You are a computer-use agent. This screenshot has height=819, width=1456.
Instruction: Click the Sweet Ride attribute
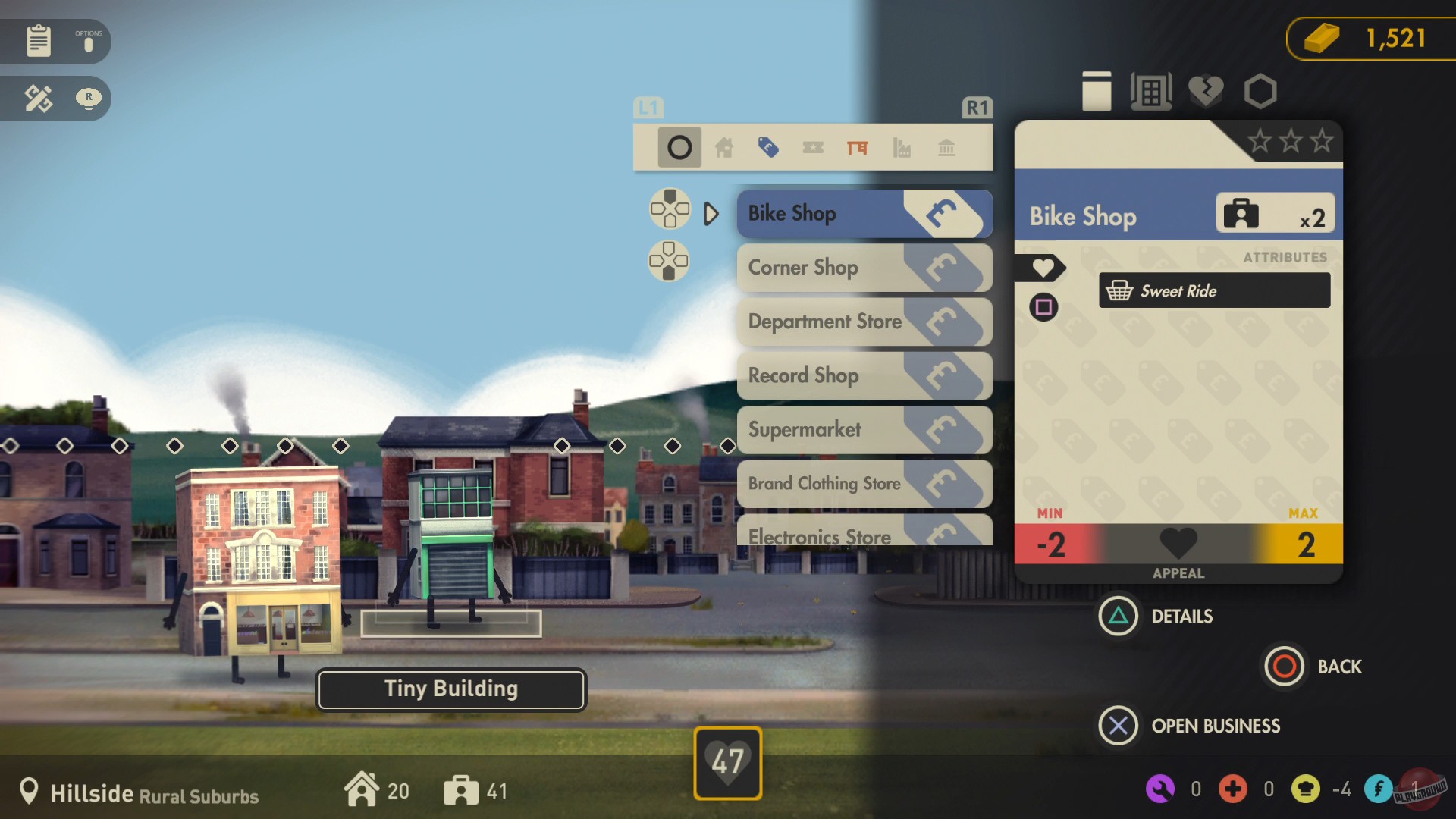[1213, 290]
